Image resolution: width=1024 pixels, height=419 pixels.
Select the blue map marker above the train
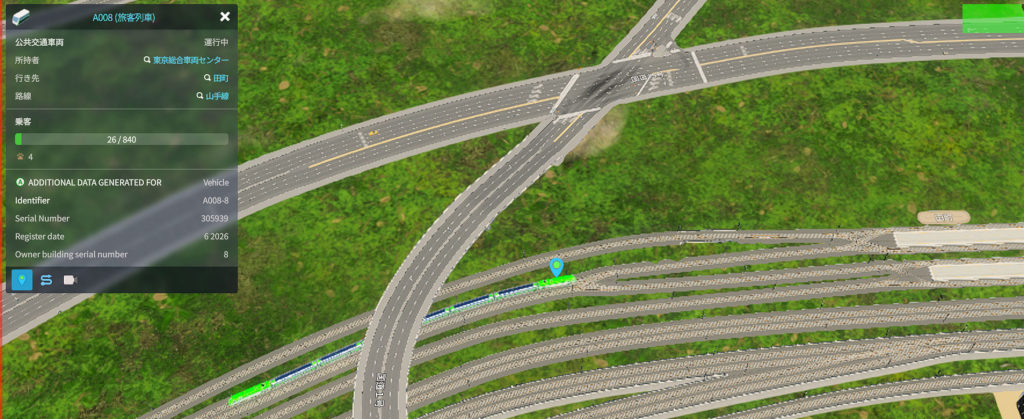pyautogui.click(x=557, y=267)
